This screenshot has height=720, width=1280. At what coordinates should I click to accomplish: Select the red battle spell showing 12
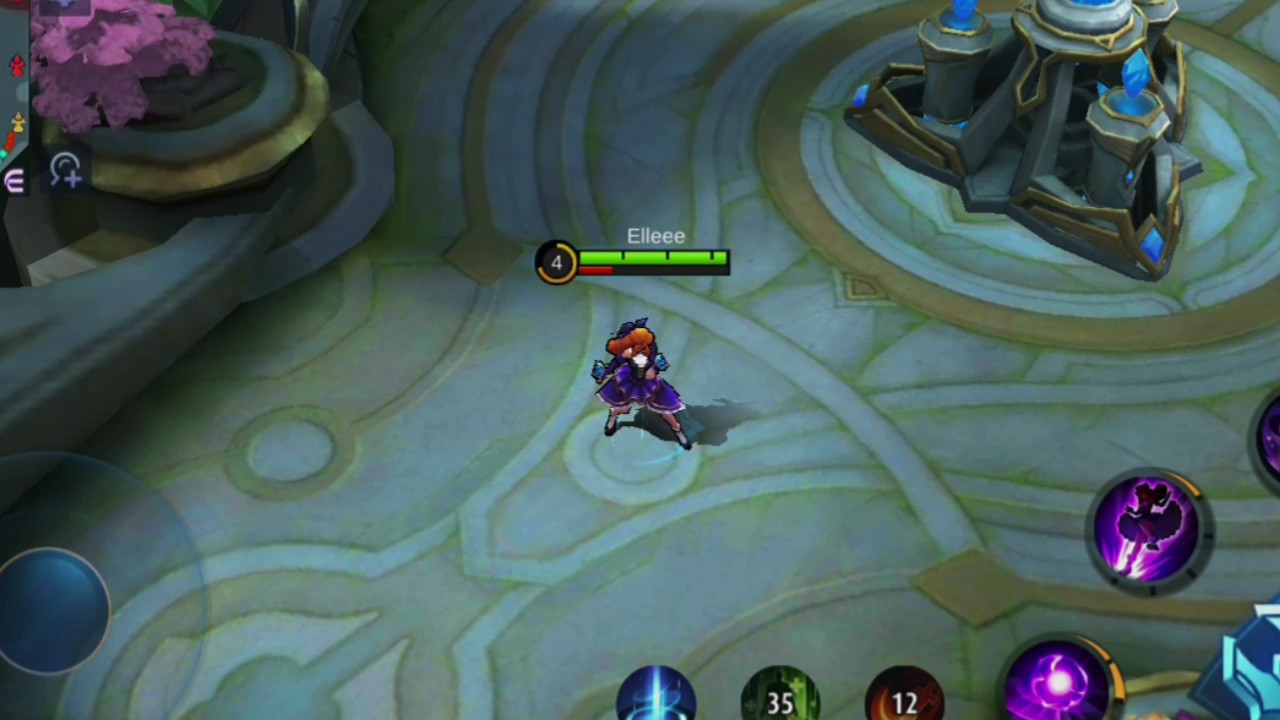coord(904,697)
